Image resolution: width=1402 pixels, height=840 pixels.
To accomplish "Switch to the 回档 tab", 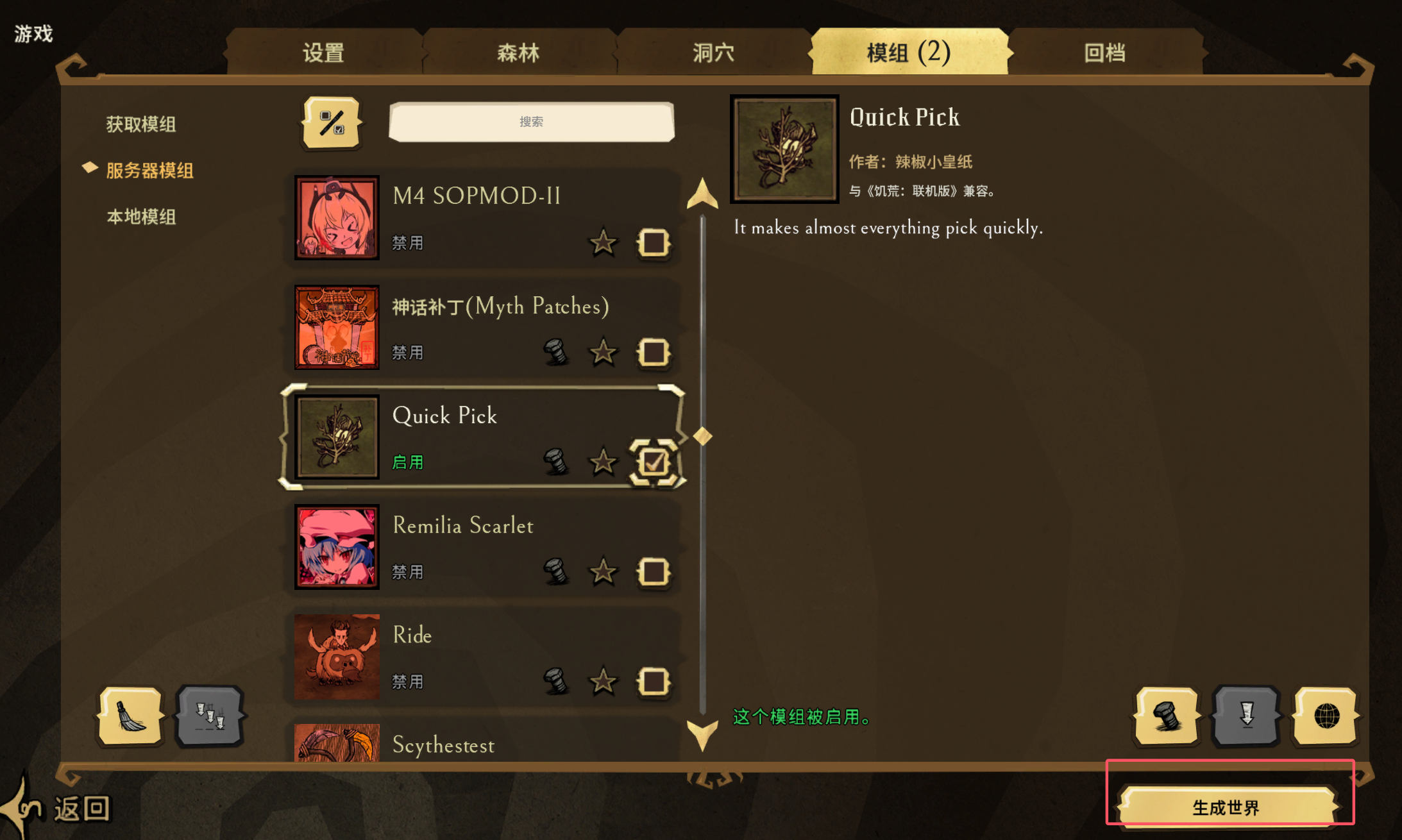I will (x=1104, y=53).
